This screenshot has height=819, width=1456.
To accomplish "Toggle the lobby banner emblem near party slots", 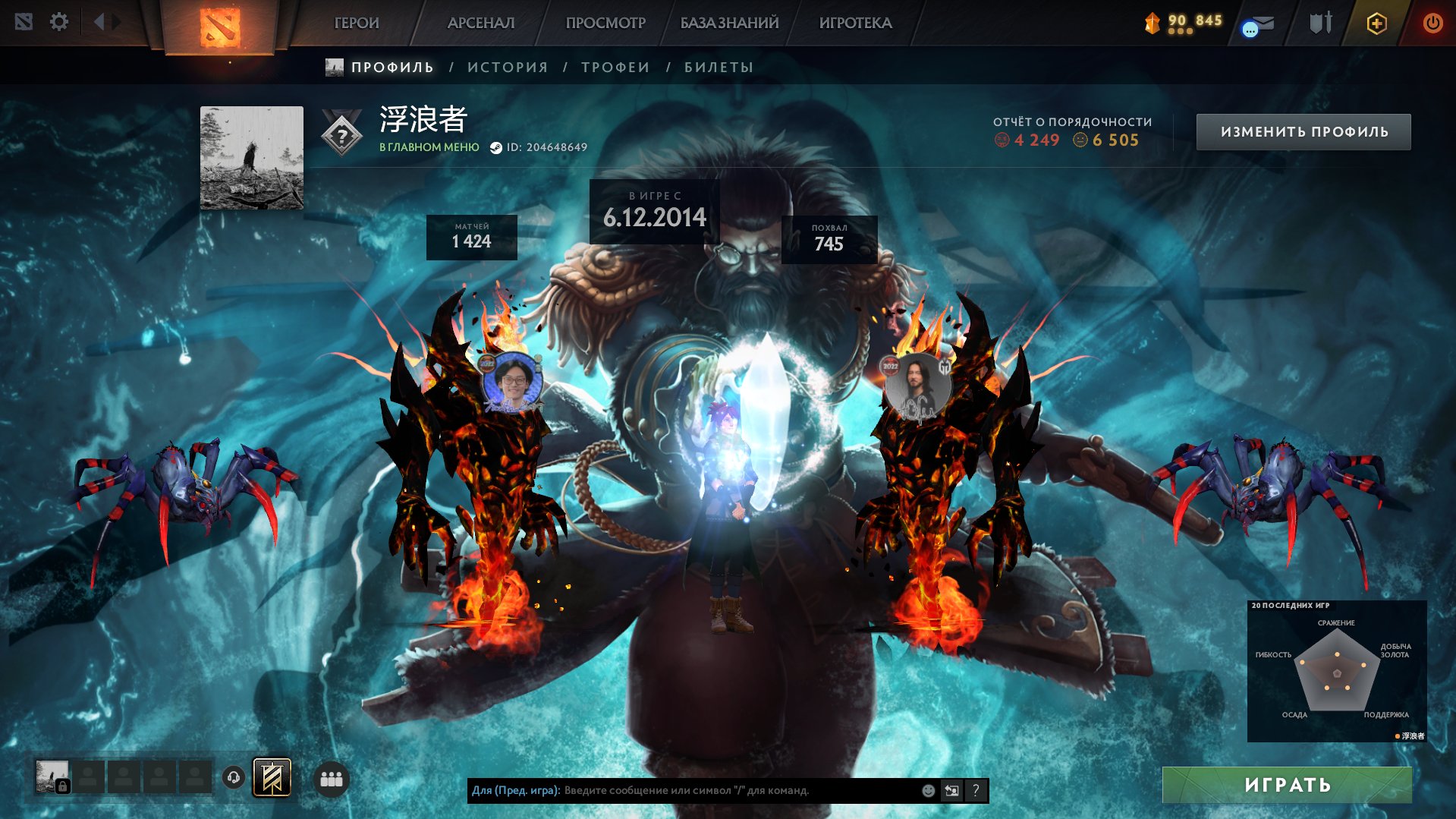I will (274, 776).
